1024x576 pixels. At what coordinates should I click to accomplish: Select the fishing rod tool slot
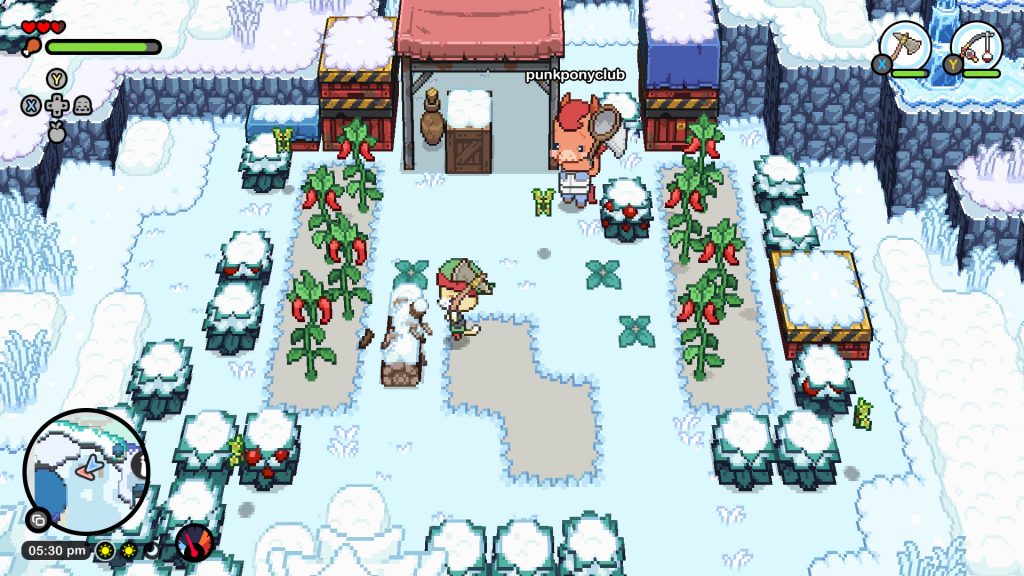click(975, 46)
